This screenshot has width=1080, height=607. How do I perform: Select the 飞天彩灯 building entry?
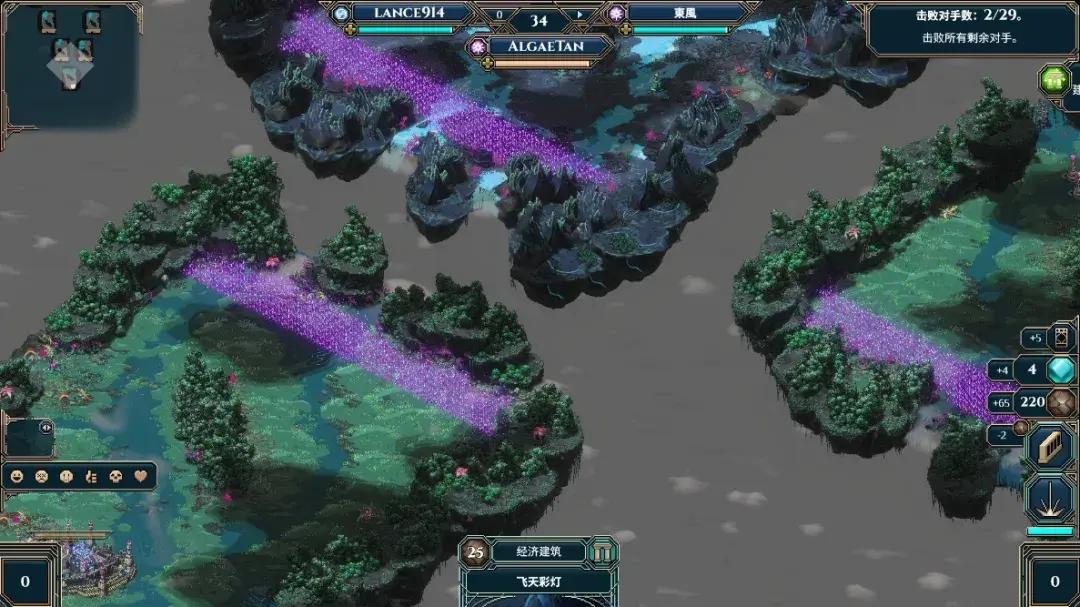point(540,581)
